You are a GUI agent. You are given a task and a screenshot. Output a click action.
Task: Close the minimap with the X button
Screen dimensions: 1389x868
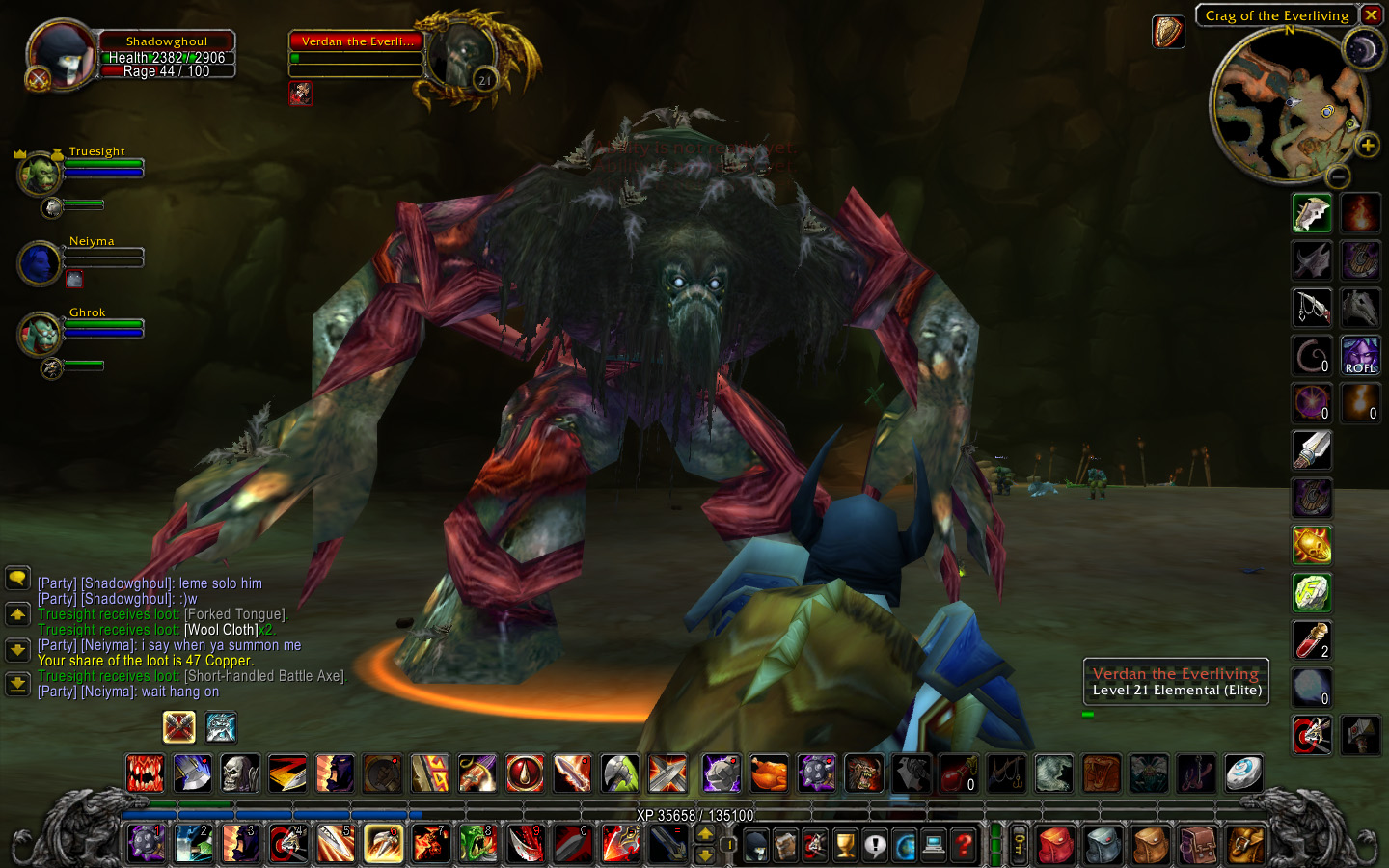(x=1371, y=15)
